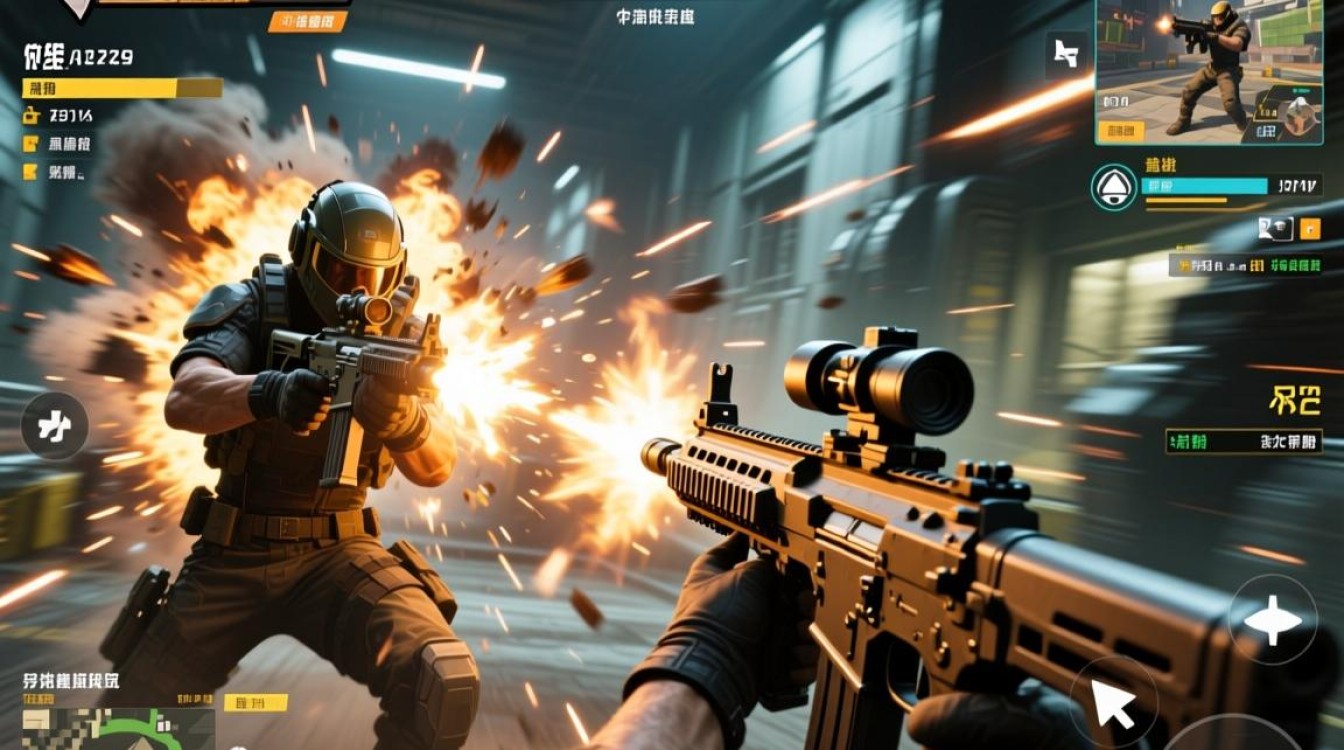This screenshot has height=750, width=1344.
Task: Tap the round button with the four-point crosshair
Action: 1272,621
